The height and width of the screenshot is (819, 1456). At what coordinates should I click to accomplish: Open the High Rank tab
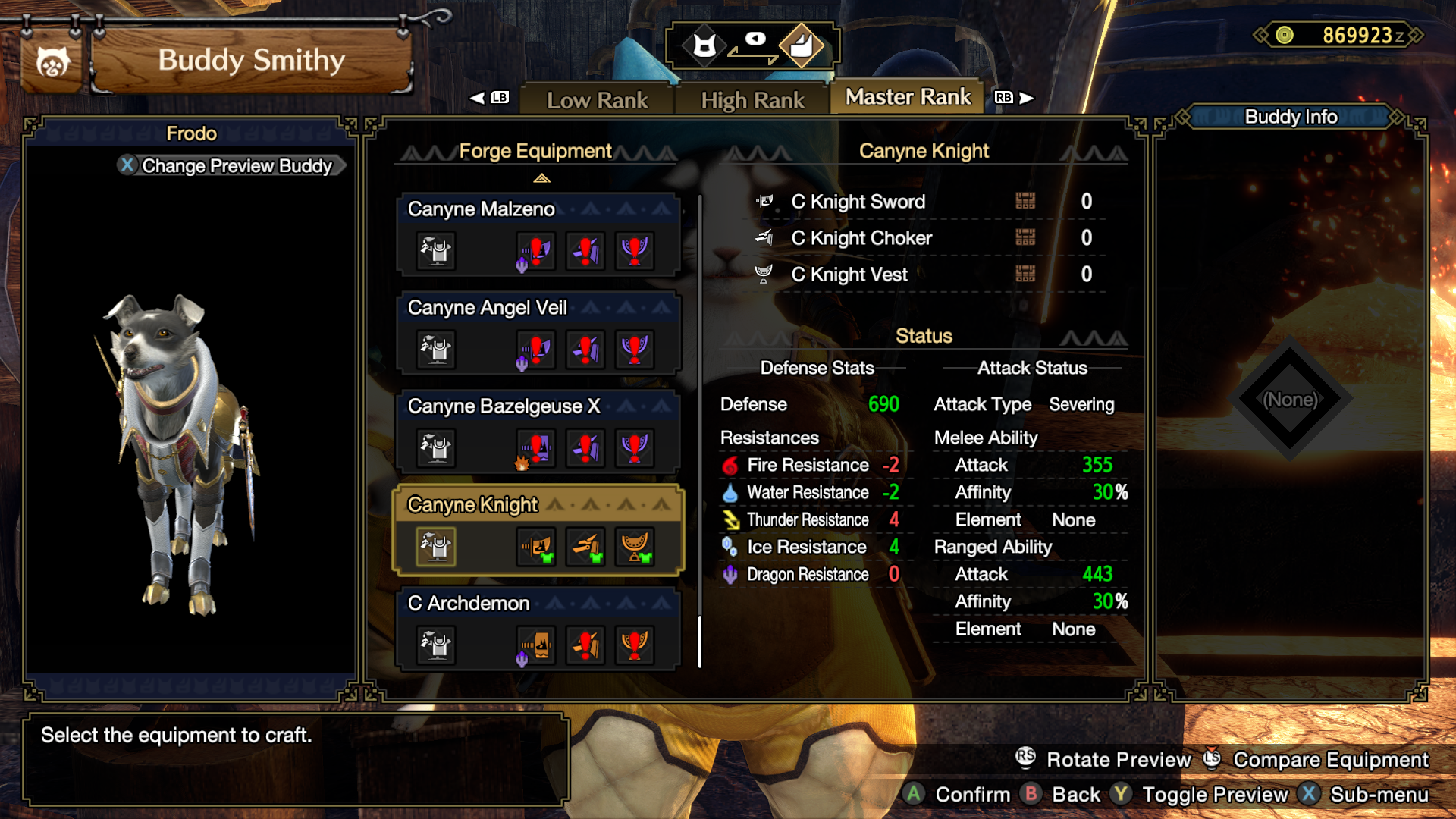click(x=752, y=99)
